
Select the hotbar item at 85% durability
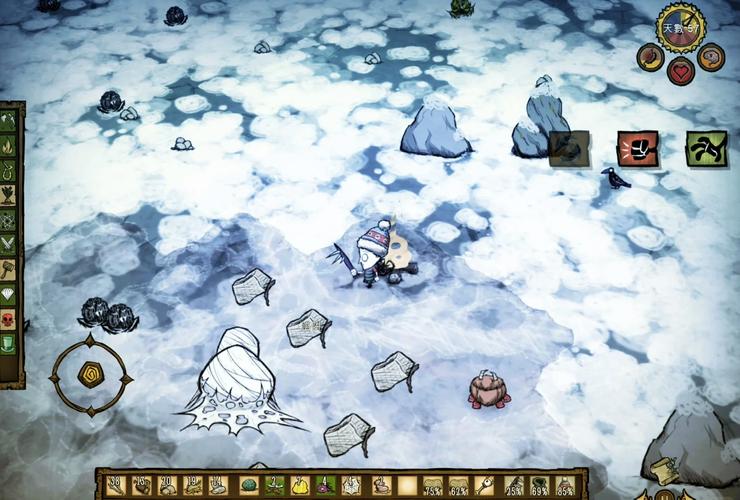click(566, 486)
